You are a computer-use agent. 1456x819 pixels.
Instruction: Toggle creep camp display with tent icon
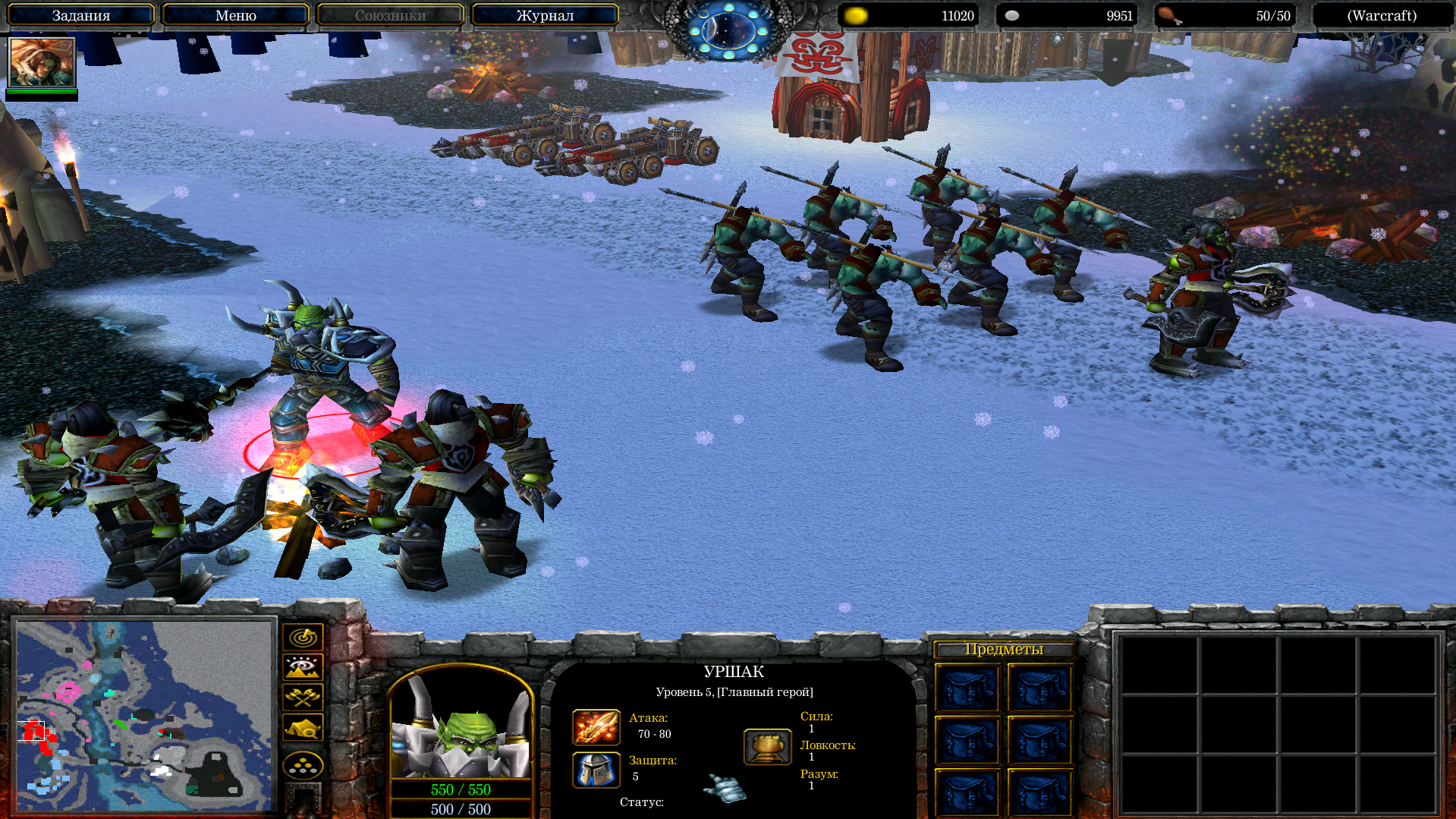click(303, 727)
